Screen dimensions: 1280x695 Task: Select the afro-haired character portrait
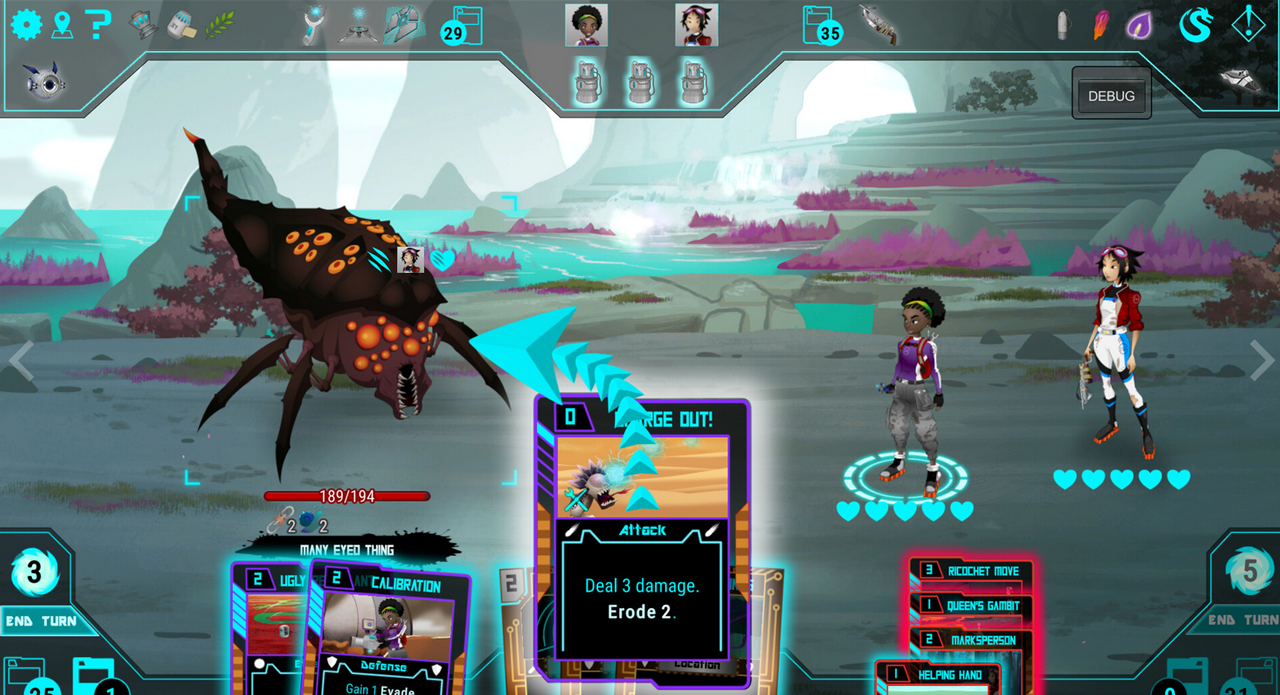[586, 25]
